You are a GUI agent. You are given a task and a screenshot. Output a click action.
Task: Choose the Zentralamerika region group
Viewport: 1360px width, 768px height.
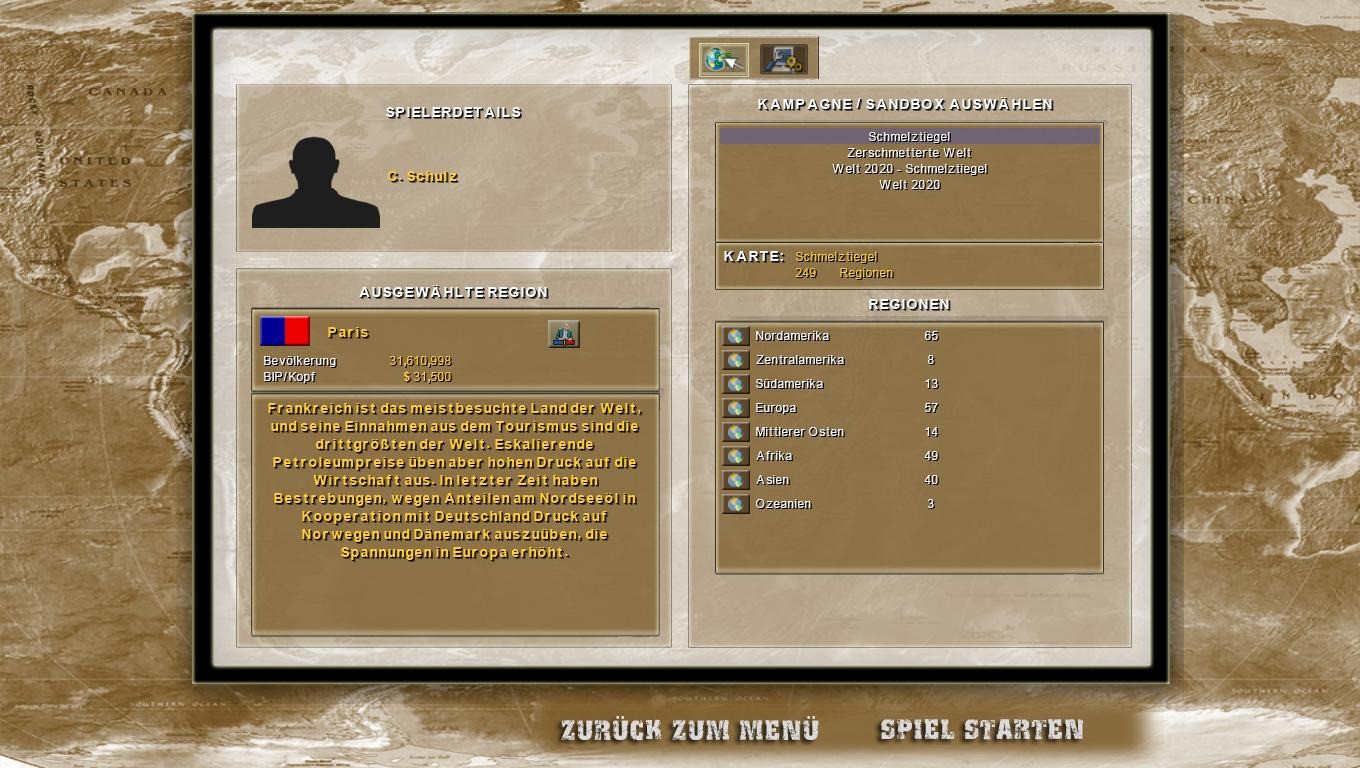[x=736, y=361]
